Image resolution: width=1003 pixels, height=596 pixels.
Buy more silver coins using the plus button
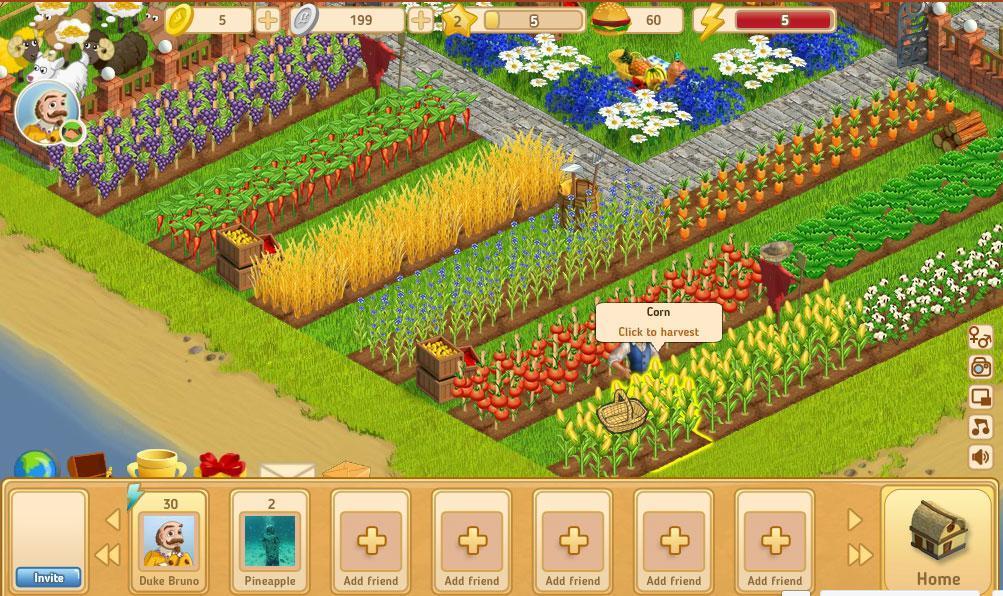coord(422,19)
